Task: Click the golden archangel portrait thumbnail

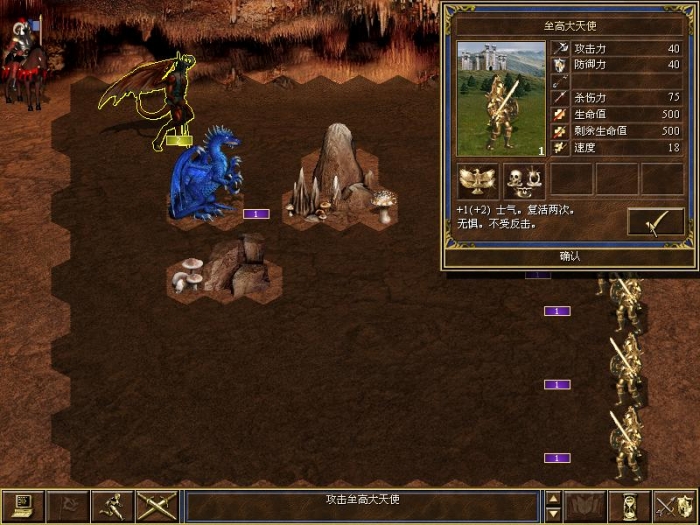Action: coord(497,99)
